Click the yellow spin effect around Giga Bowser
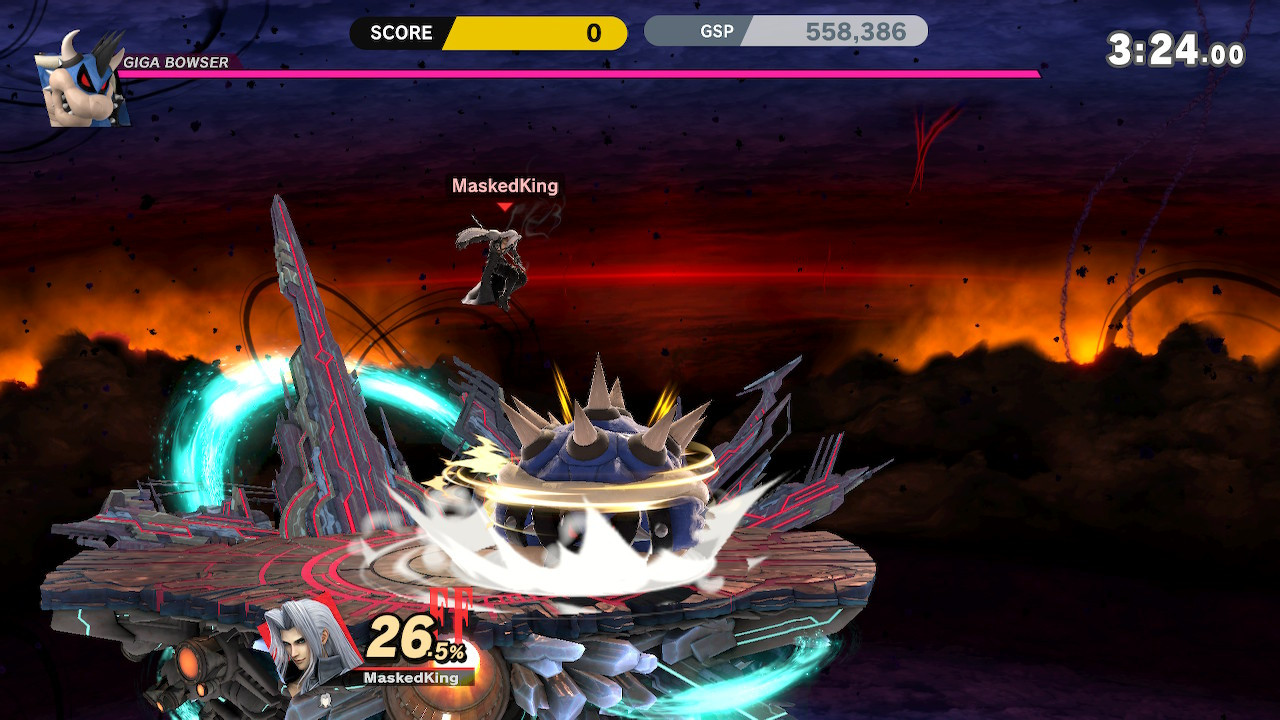1280x720 pixels. [600, 490]
